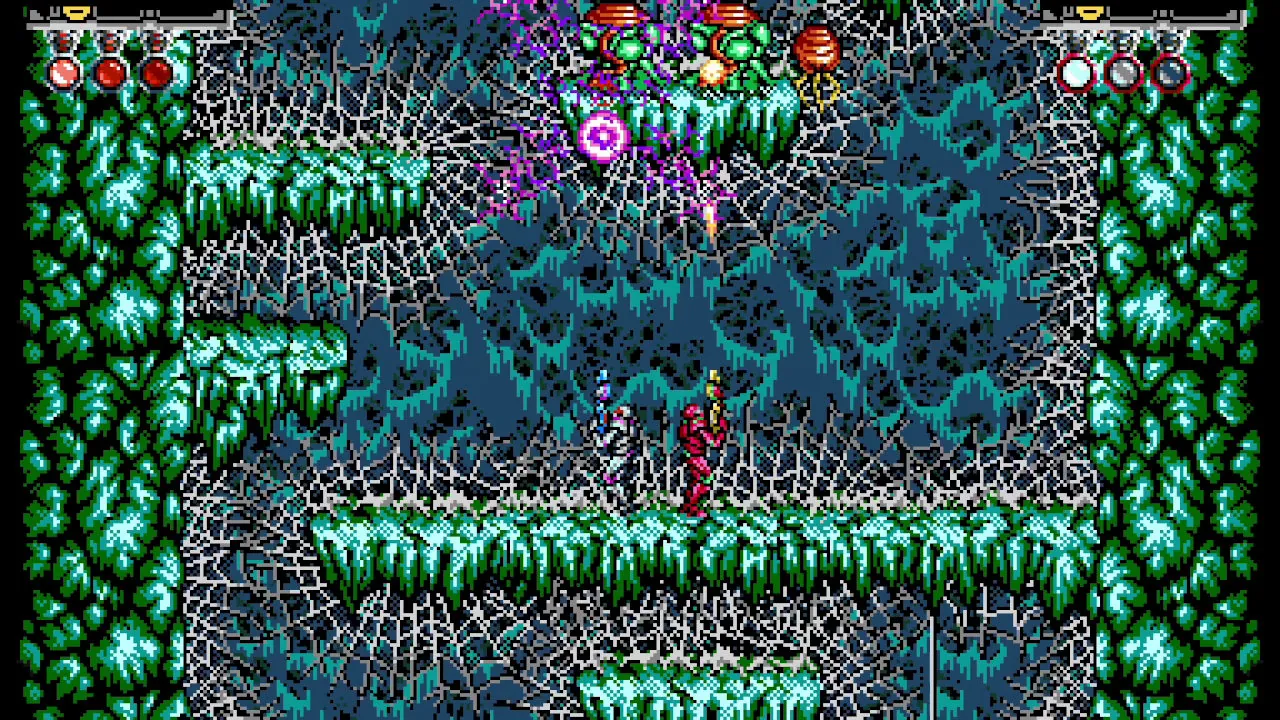
Task: Select the gray empty potion icon top-right
Action: click(1122, 72)
